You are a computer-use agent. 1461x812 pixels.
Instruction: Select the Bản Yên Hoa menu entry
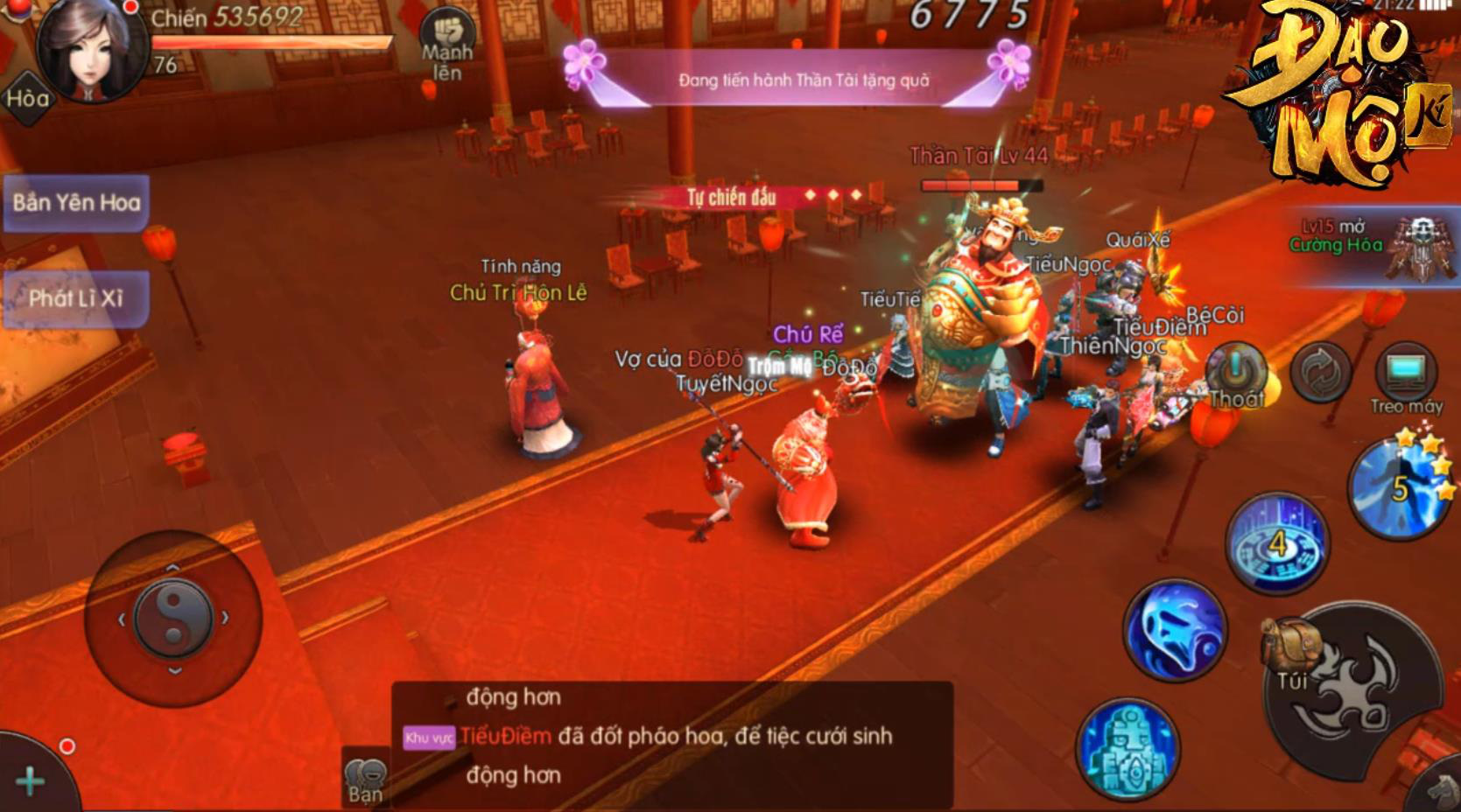(x=77, y=202)
